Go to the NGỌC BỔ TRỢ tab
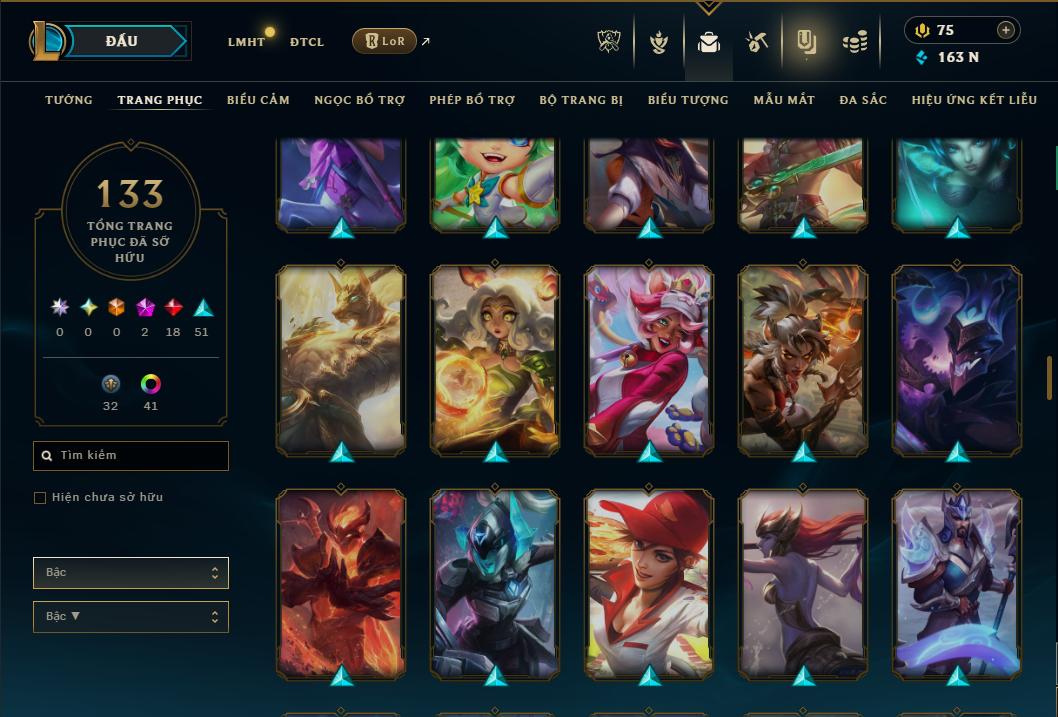Viewport: 1058px width, 717px height. pyautogui.click(x=359, y=100)
